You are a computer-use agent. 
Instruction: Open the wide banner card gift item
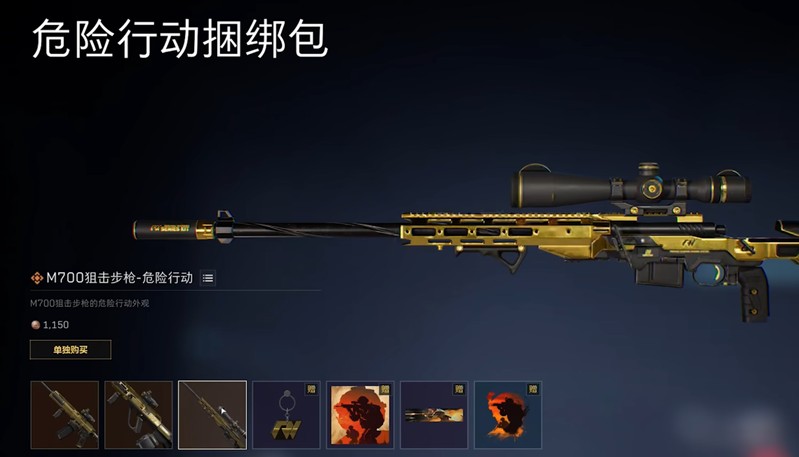coord(434,414)
